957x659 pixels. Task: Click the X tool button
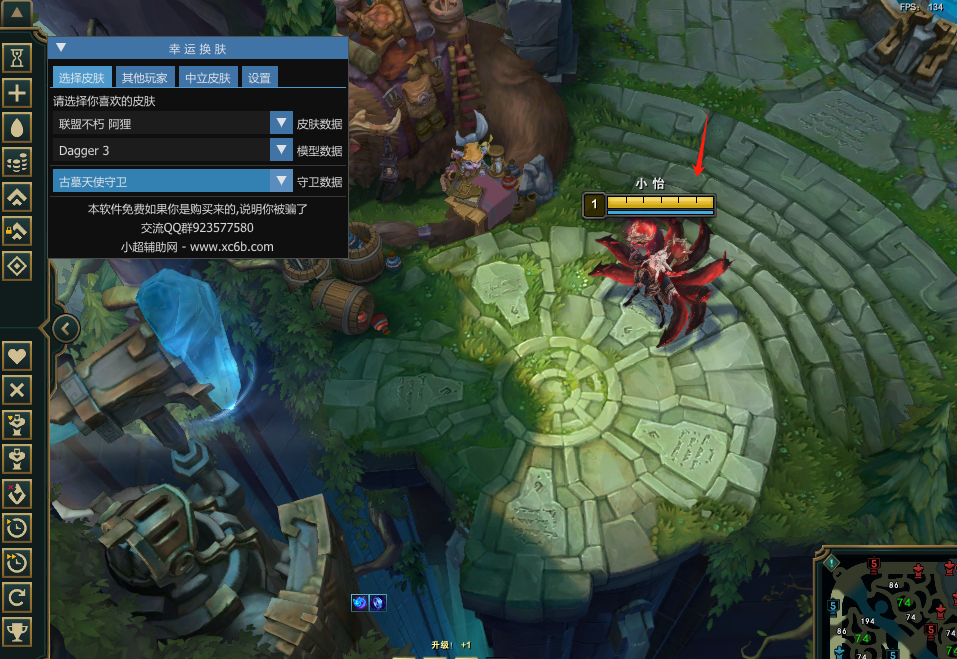coord(17,390)
